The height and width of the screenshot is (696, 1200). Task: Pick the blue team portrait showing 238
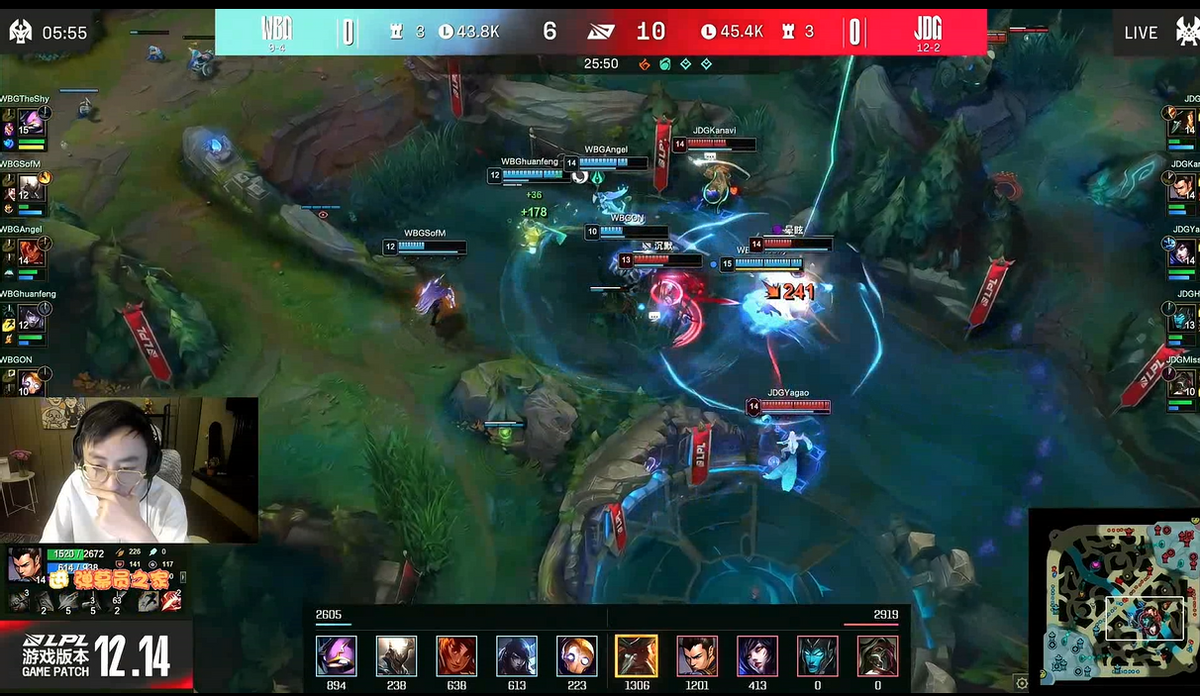click(396, 656)
